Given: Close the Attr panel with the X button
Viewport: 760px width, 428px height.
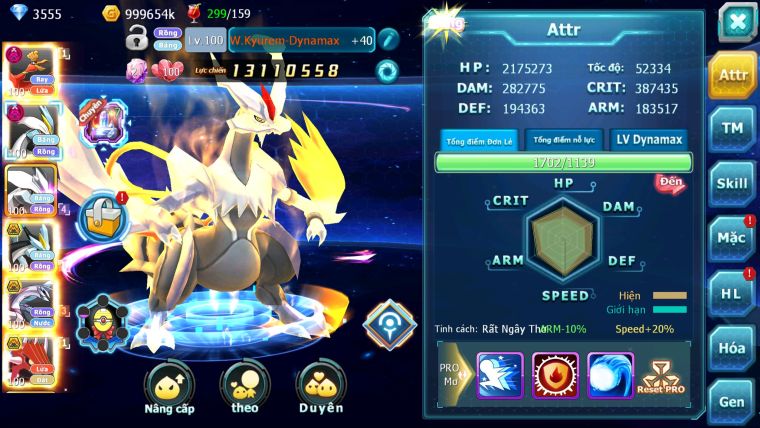Looking at the screenshot, I should 736,22.
